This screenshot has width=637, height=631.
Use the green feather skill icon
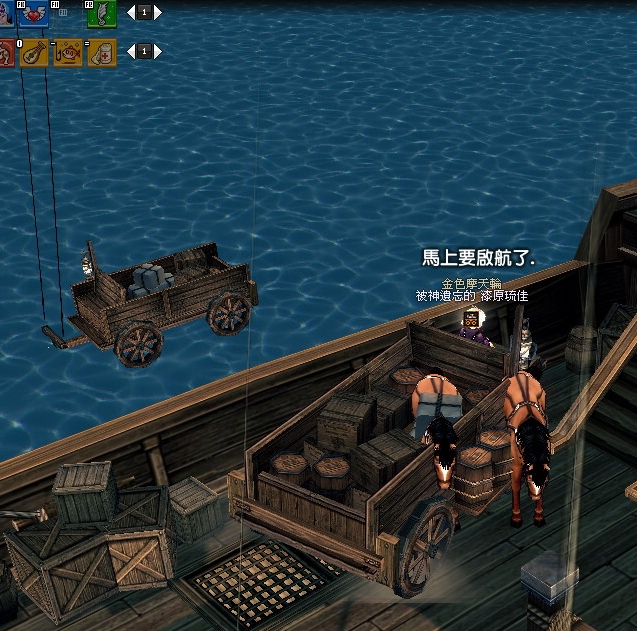pyautogui.click(x=101, y=14)
